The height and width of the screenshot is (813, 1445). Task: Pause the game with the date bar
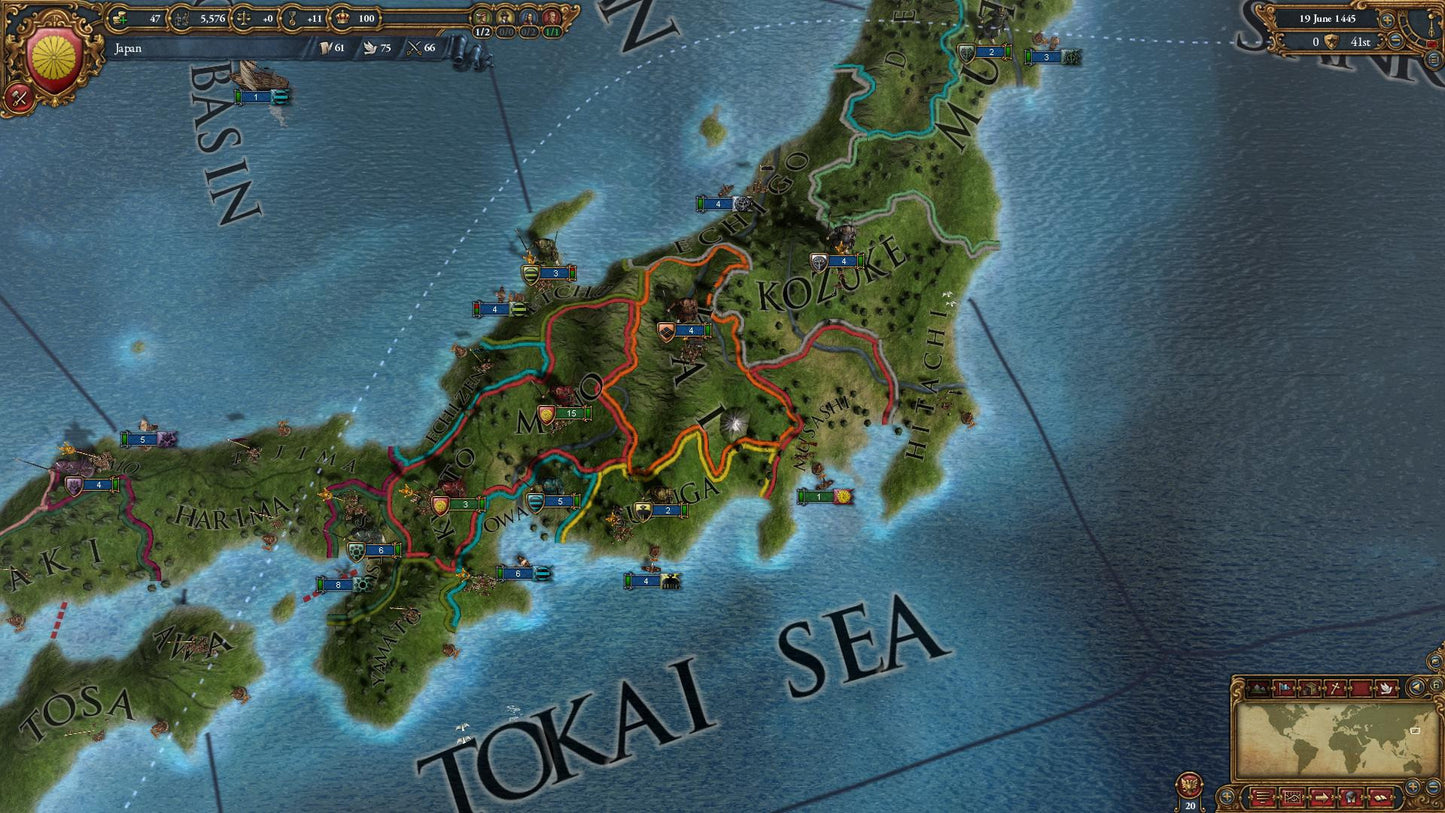point(1330,19)
